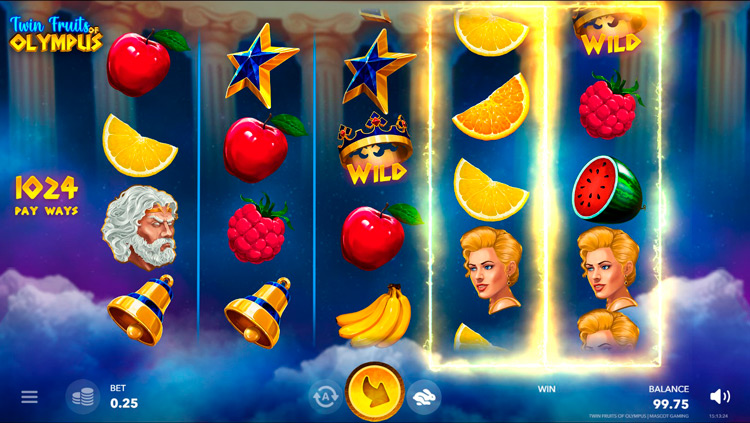This screenshot has height=423, width=750.
Task: Spin the reels with the gold button
Action: click(375, 392)
